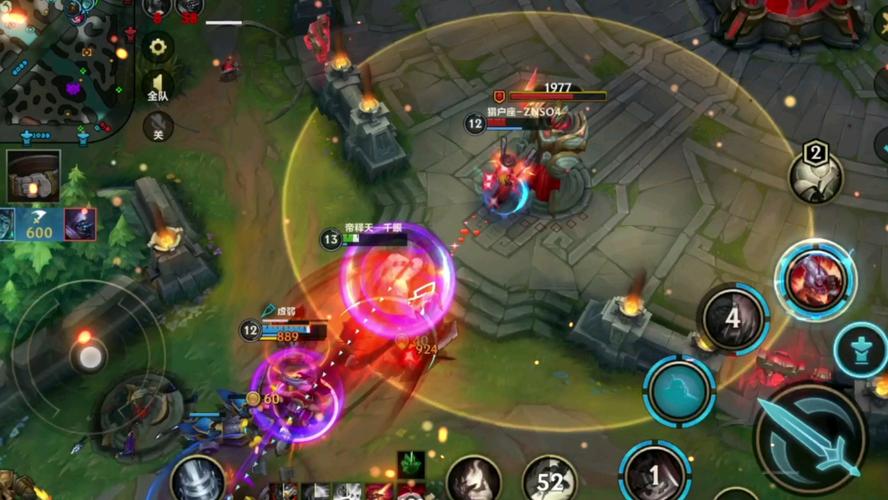
Task: Toggle the 关 microphone button
Action: coord(157,126)
